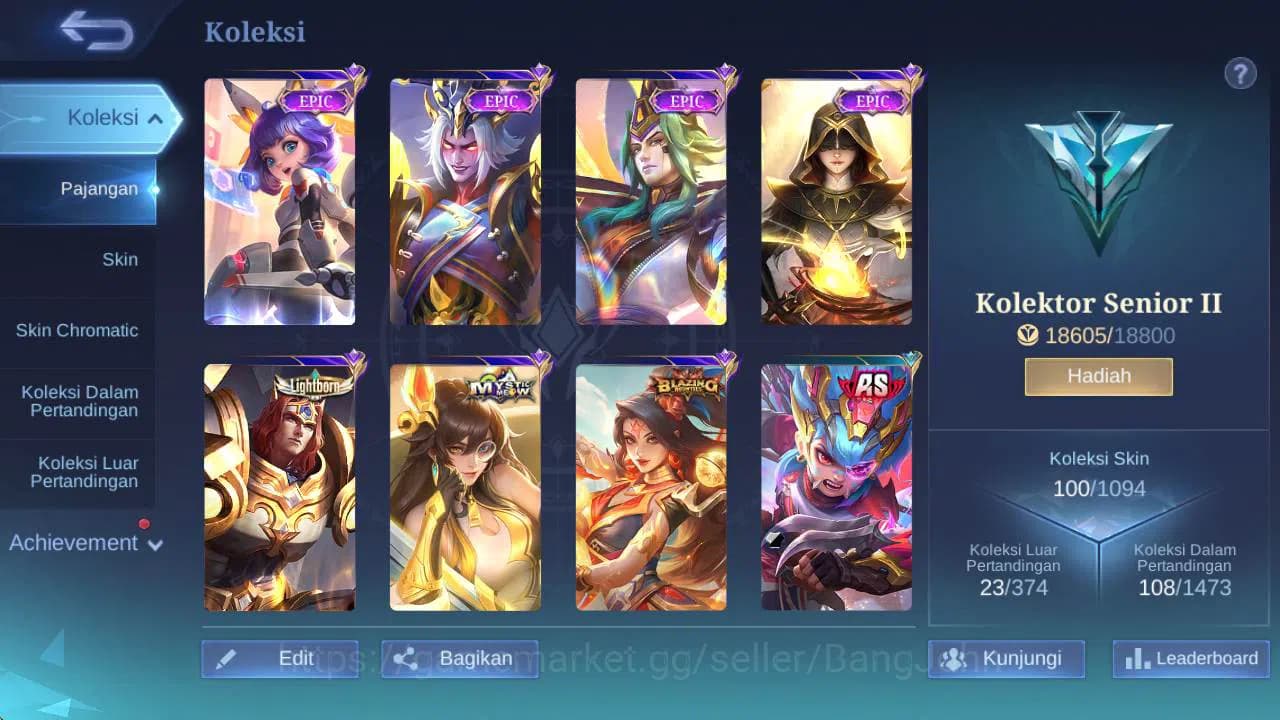This screenshot has height=720, width=1280.
Task: Click the share icon on the Bagikan button
Action: [x=404, y=659]
